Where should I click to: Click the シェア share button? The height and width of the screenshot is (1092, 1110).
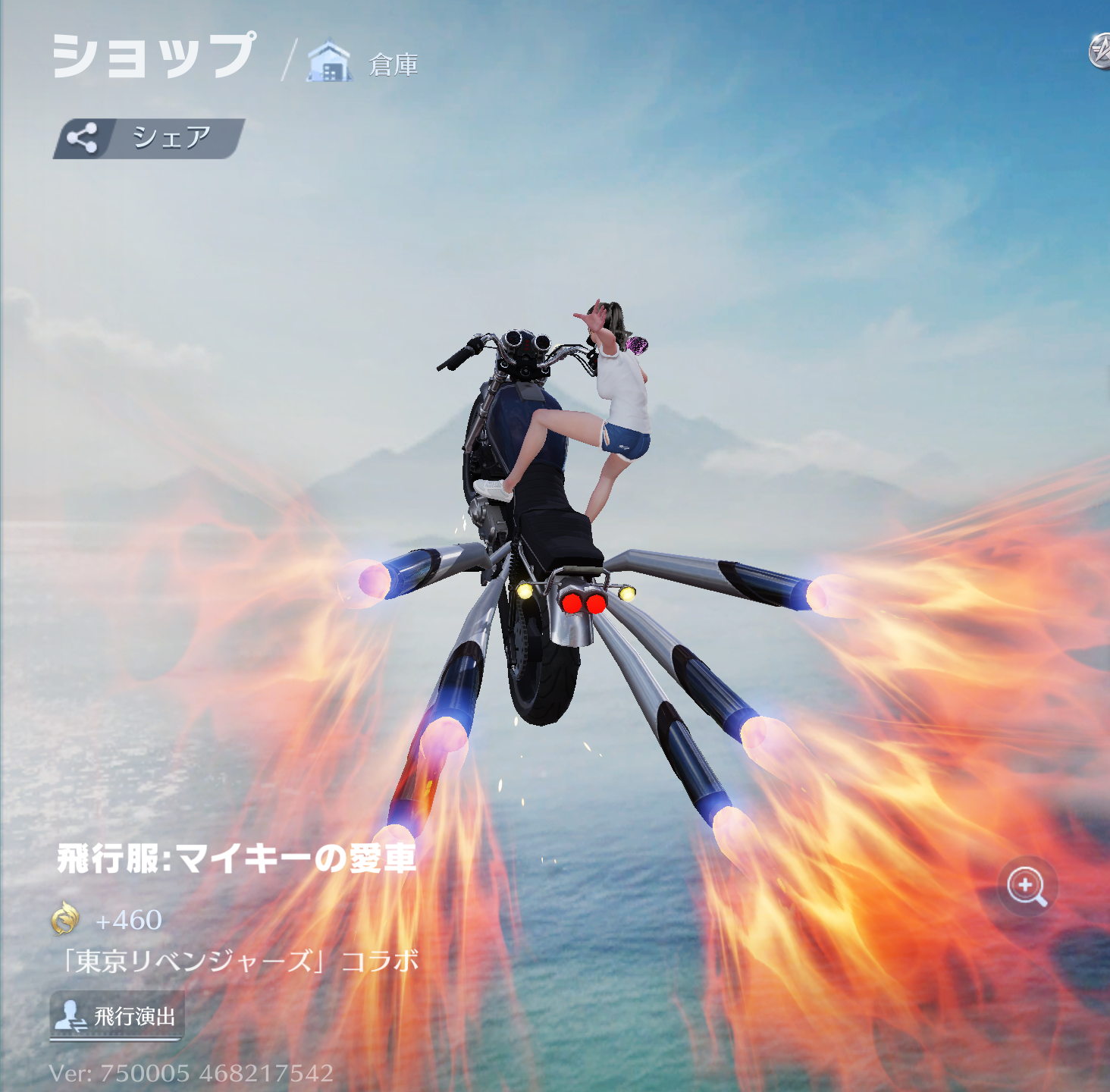pos(149,138)
